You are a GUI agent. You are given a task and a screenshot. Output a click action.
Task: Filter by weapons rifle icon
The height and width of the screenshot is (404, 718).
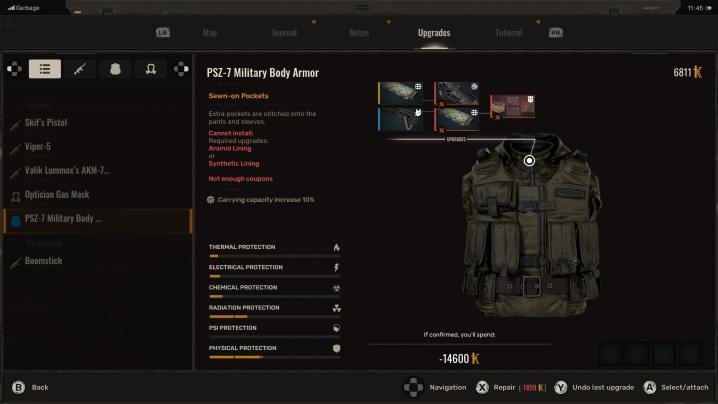tap(79, 69)
